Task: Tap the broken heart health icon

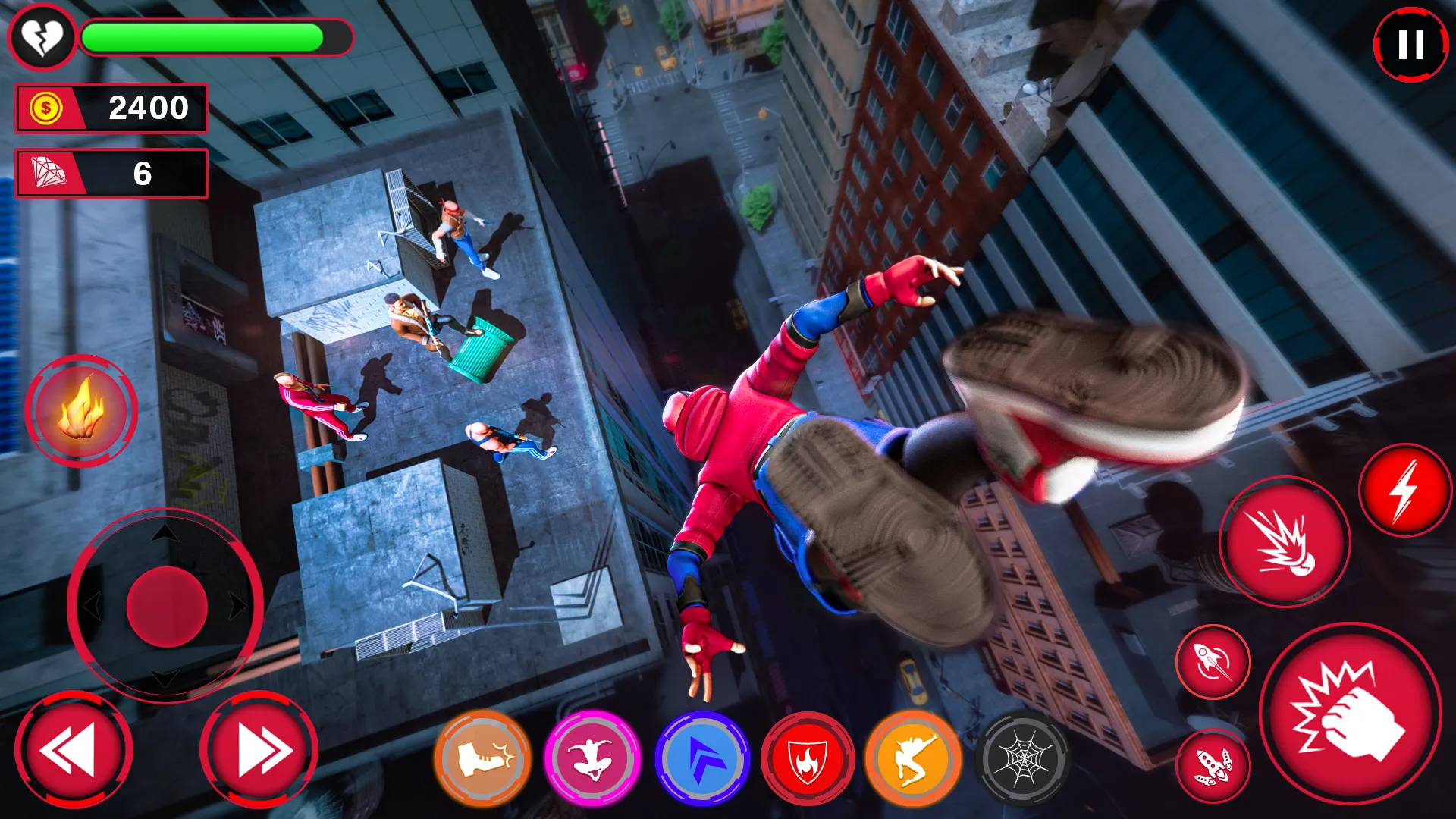Action: [x=43, y=36]
